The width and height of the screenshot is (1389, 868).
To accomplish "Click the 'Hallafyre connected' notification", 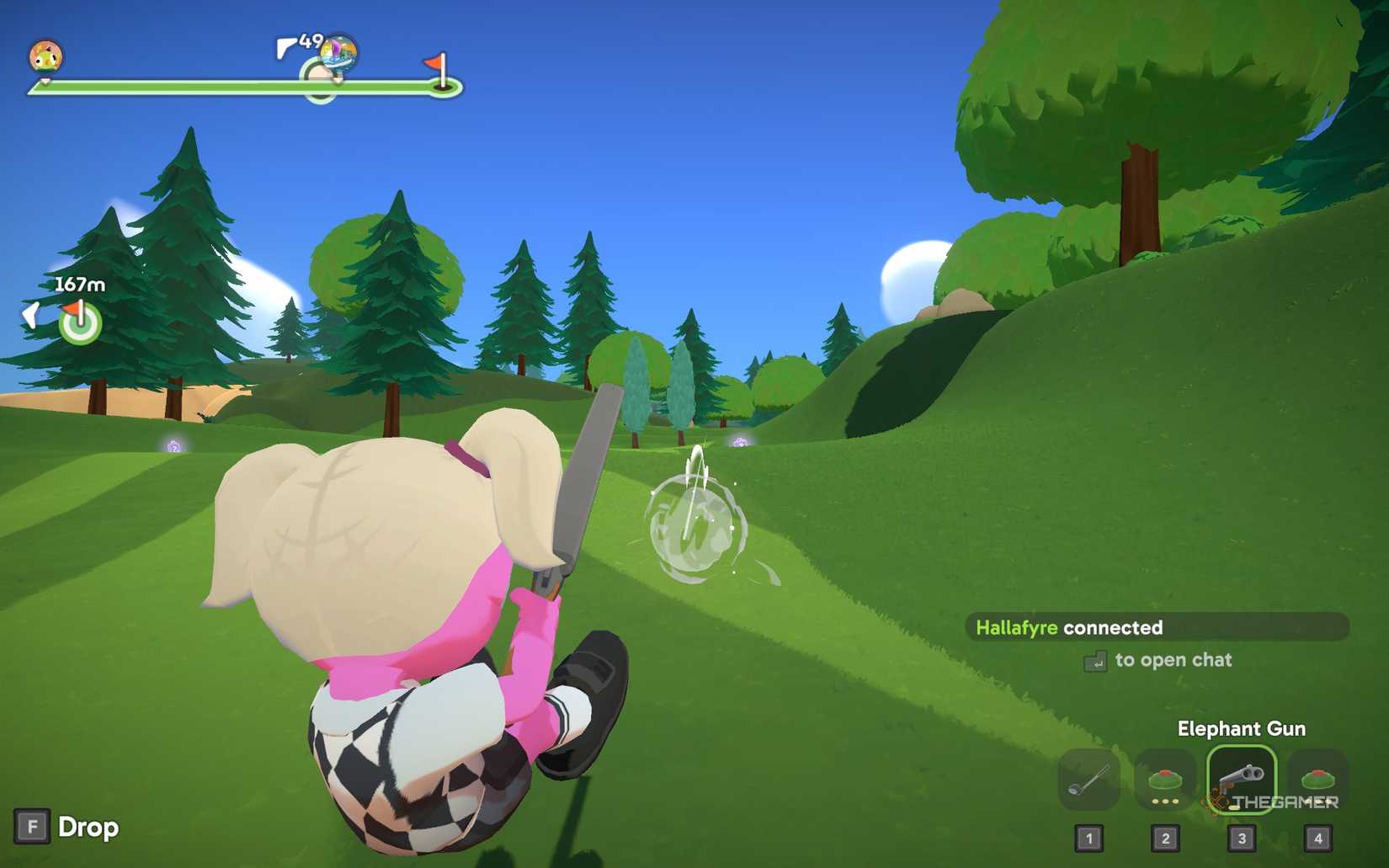I will (1069, 627).
